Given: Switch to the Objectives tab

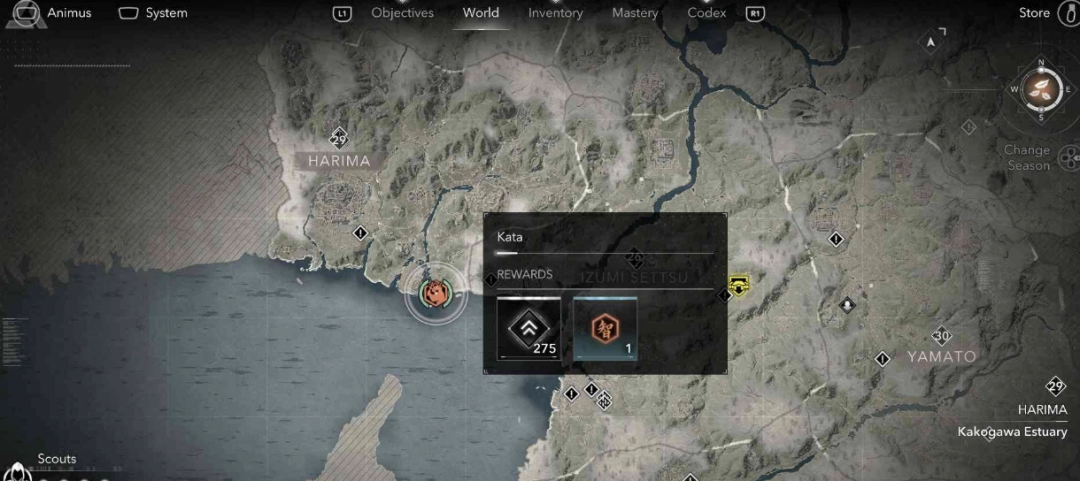Looking at the screenshot, I should click(402, 13).
